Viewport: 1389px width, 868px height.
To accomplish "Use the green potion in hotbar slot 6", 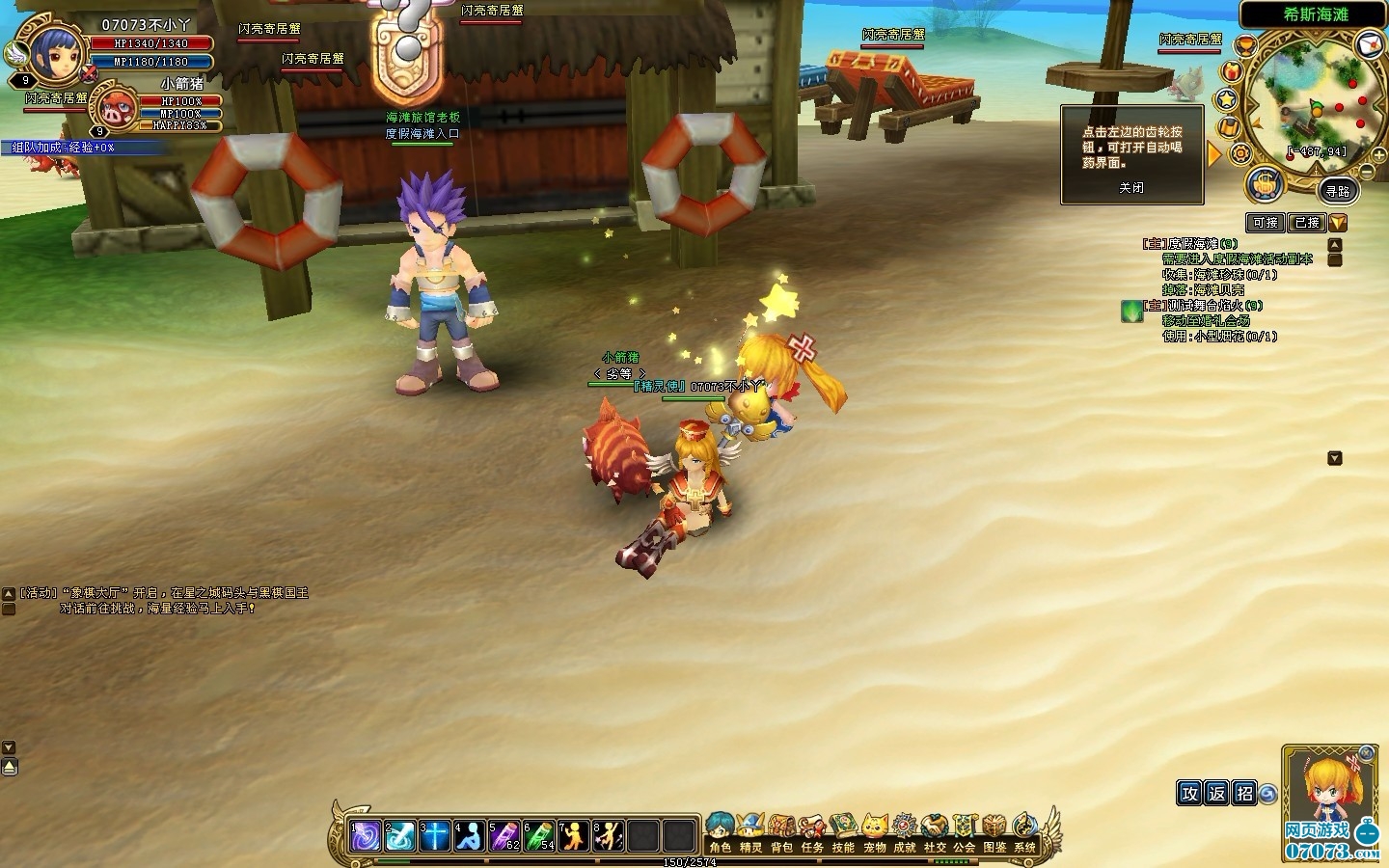I will pos(539,835).
